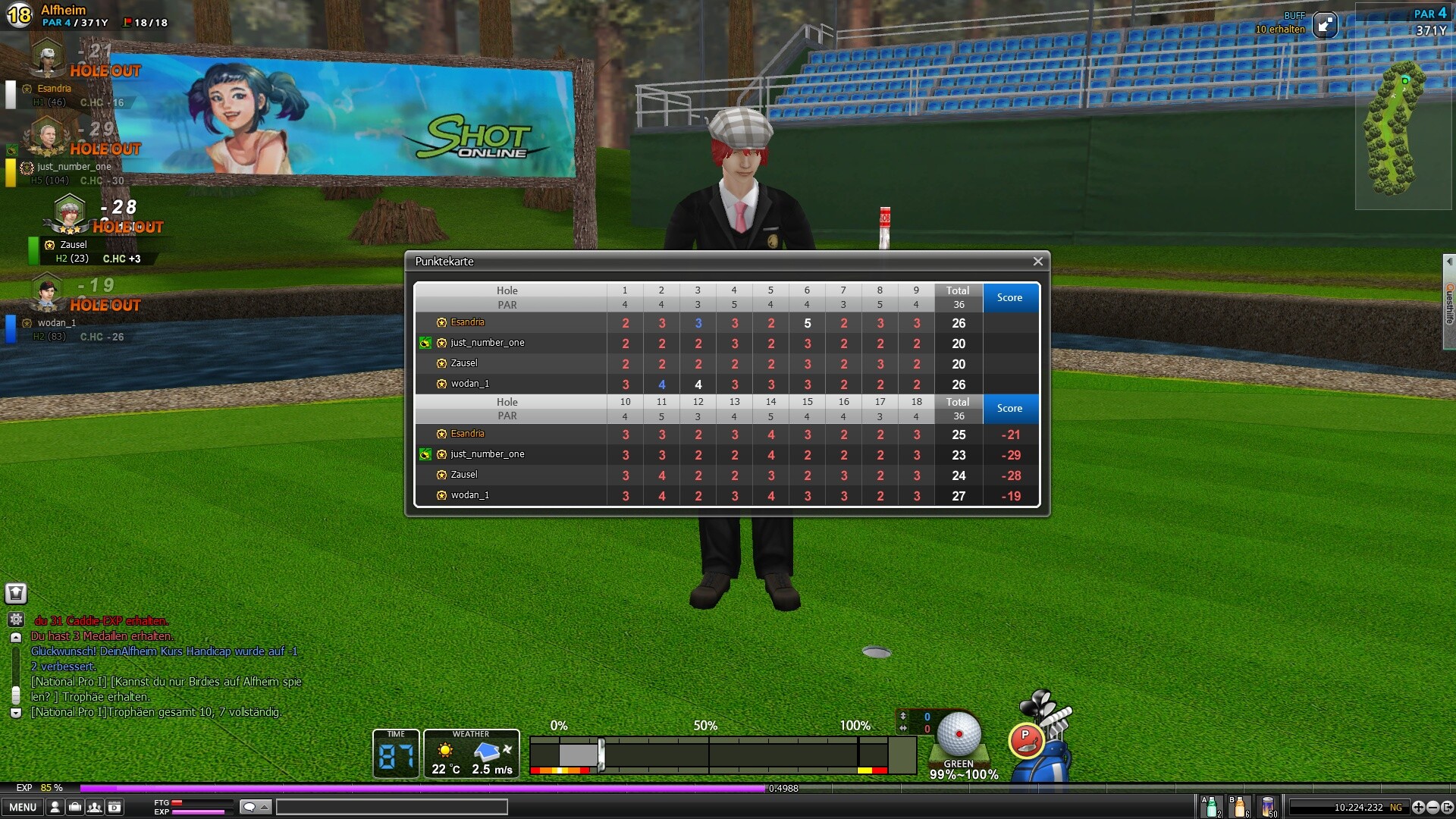Viewport: 1456px width, 819px height.
Task: Close the Punktekarte scorecard window
Action: [1037, 262]
